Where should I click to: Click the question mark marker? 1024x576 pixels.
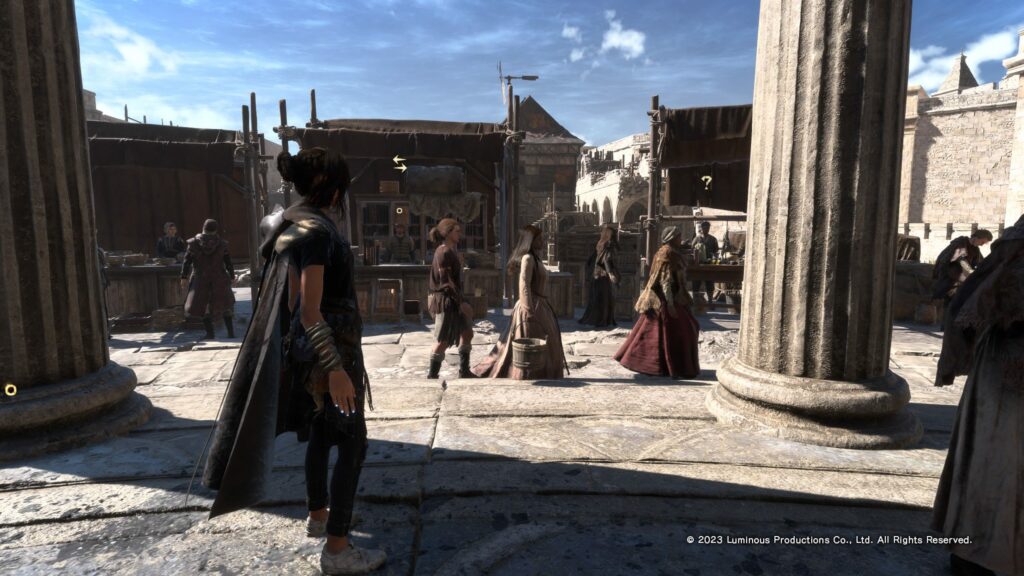(x=706, y=182)
